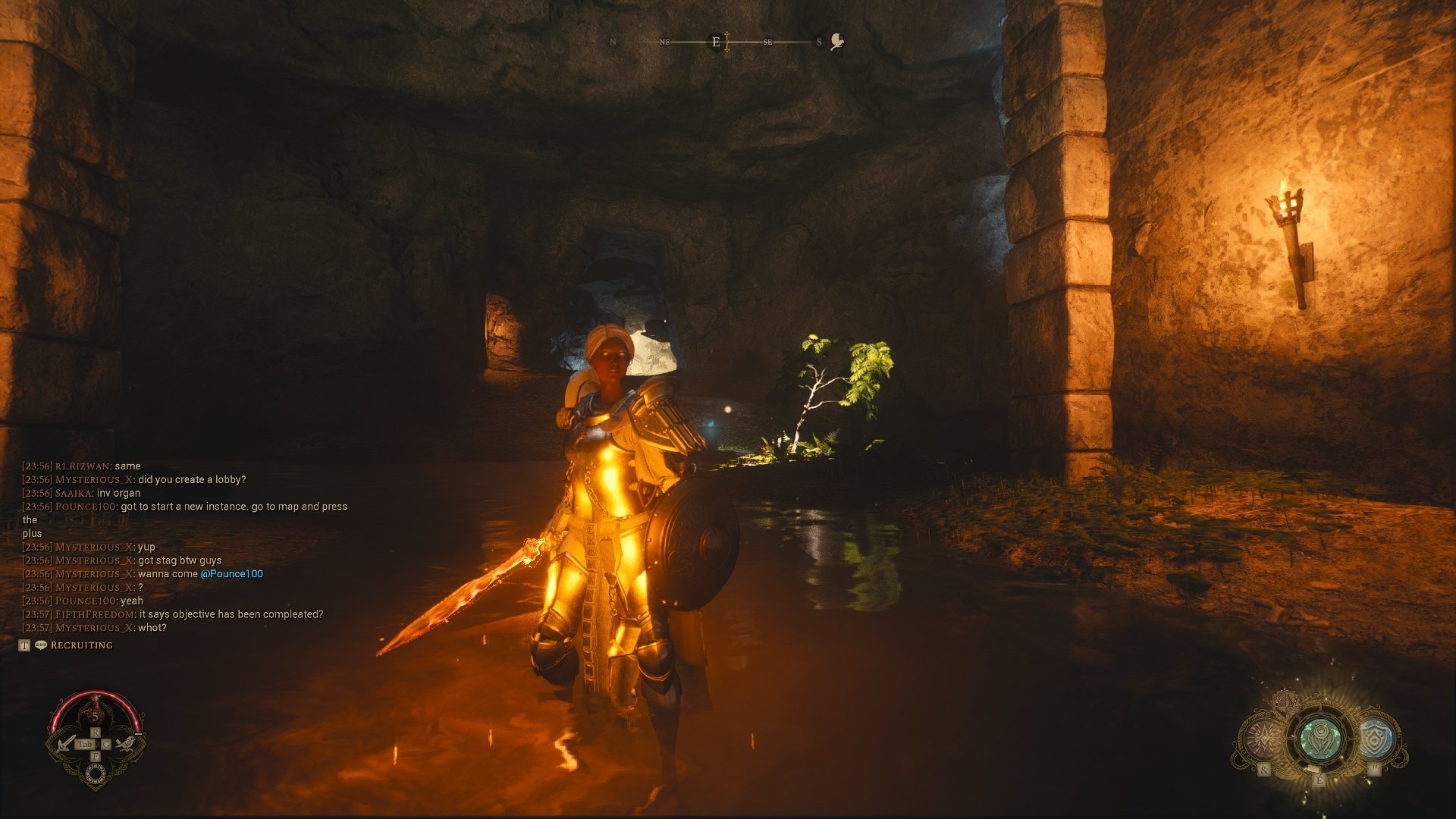Image resolution: width=1456 pixels, height=819 pixels.
Task: Click Mysterious_X's name in the last chat line
Action: point(95,628)
